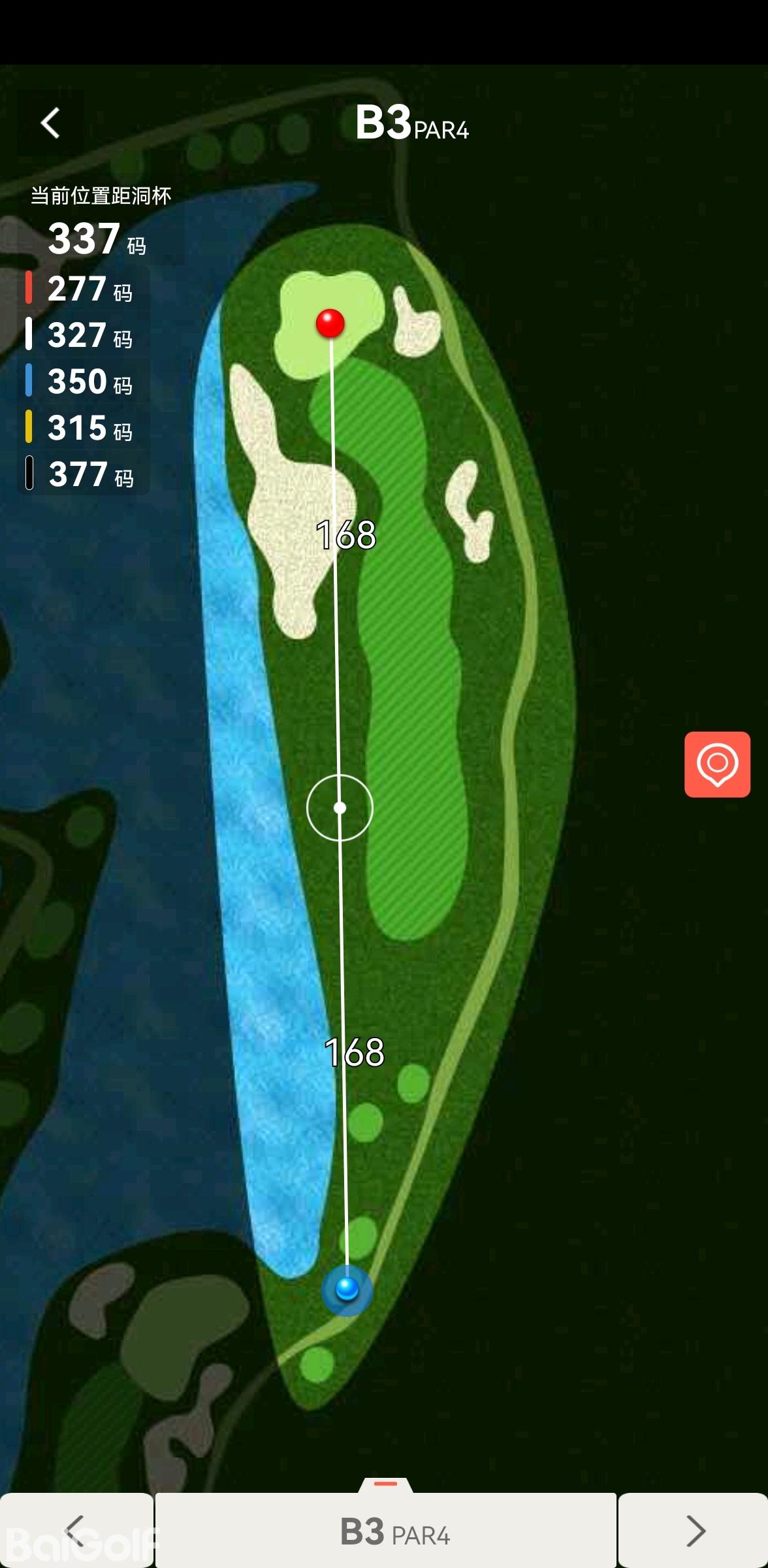This screenshot has height=1568, width=768.
Task: Tap the red location pin button
Action: 717,764
